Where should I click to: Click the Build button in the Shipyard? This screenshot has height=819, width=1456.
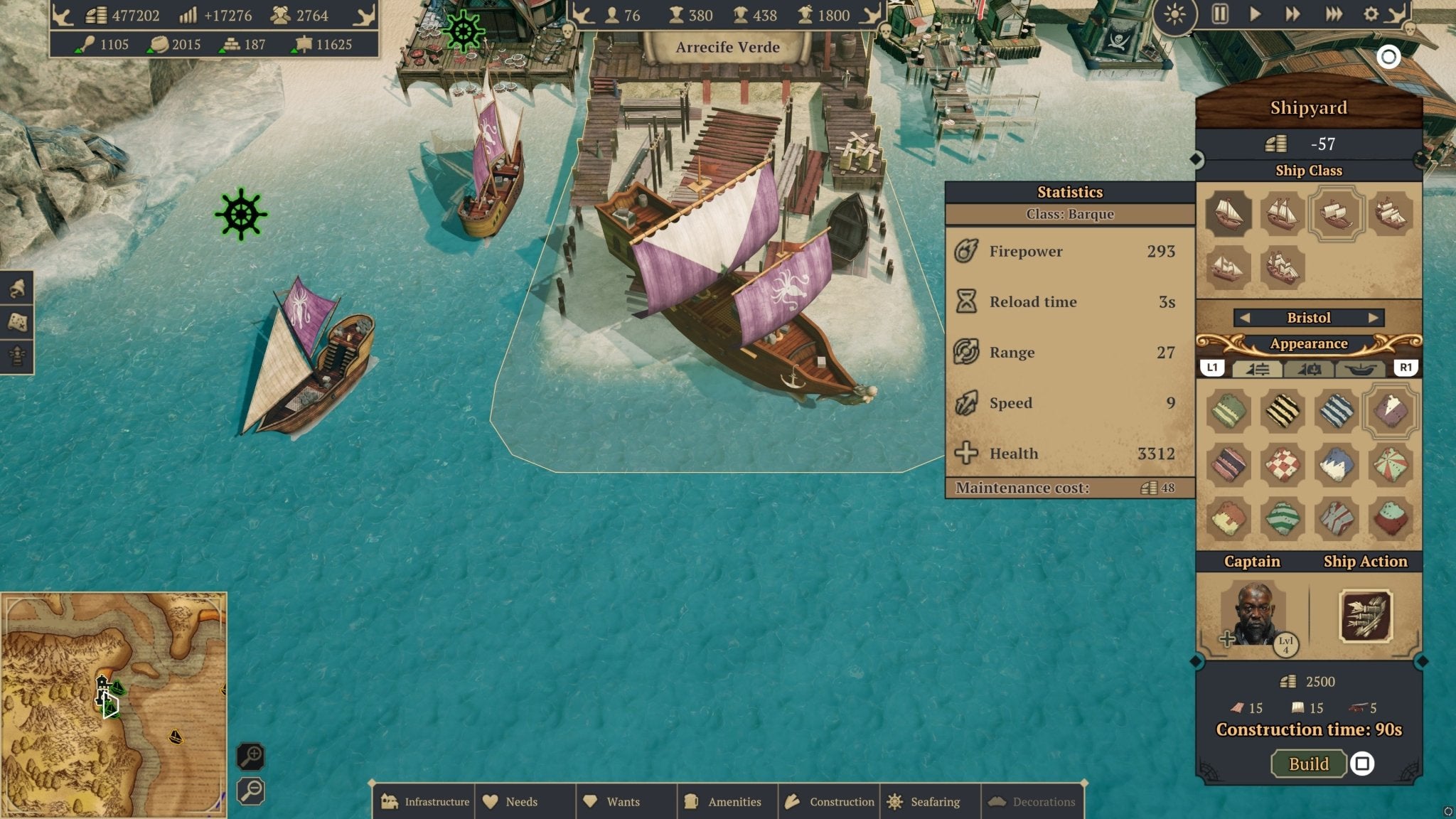tap(1307, 764)
